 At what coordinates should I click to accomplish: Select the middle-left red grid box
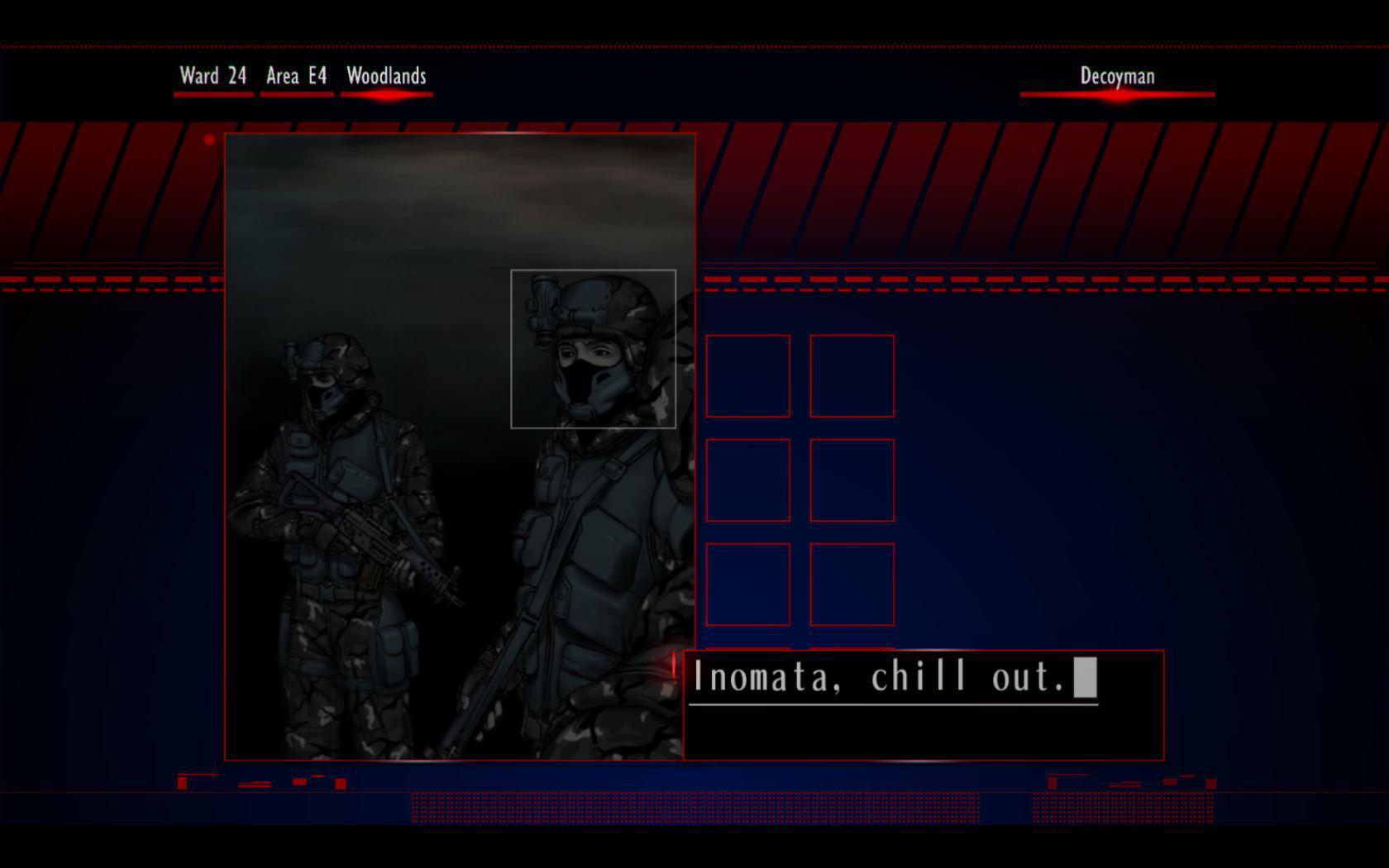[747, 479]
